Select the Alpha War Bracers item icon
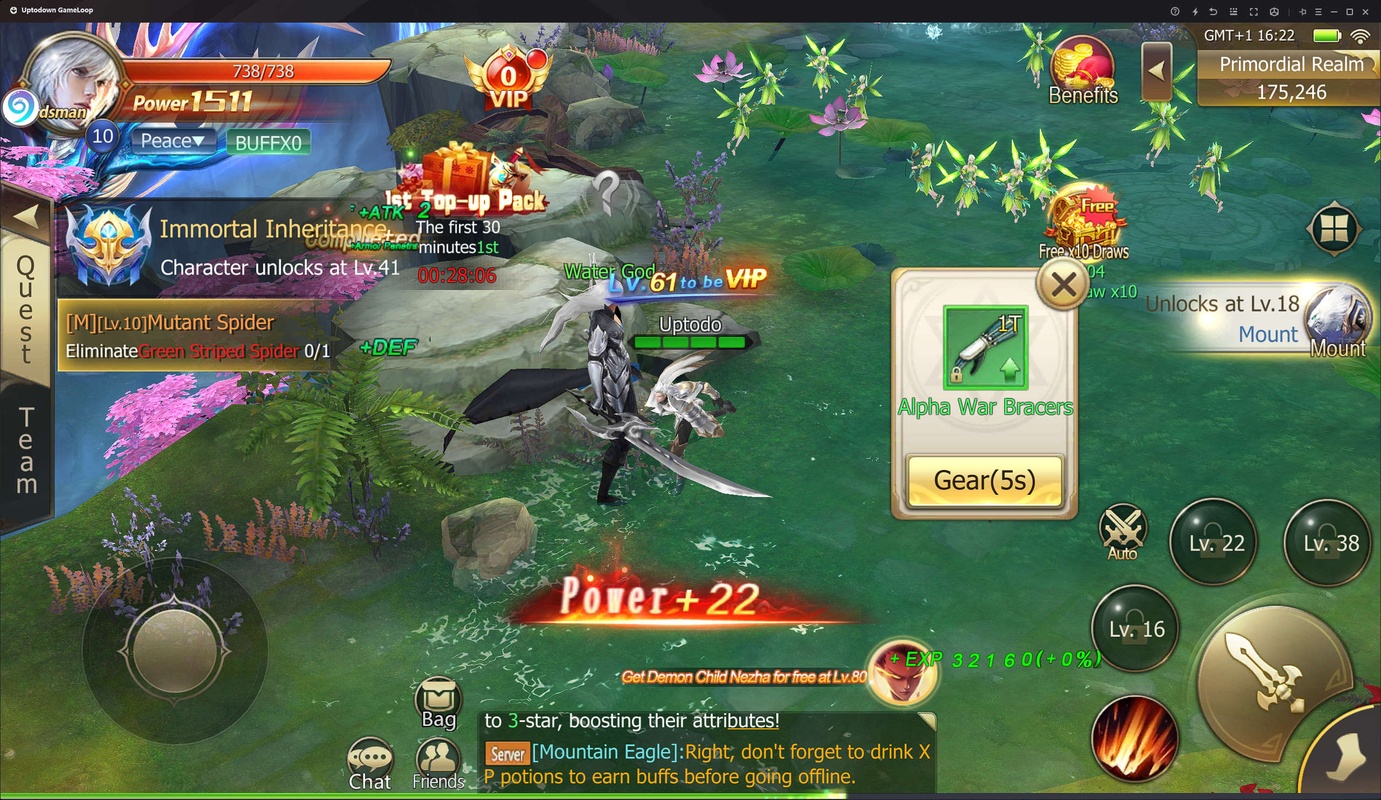 point(985,348)
